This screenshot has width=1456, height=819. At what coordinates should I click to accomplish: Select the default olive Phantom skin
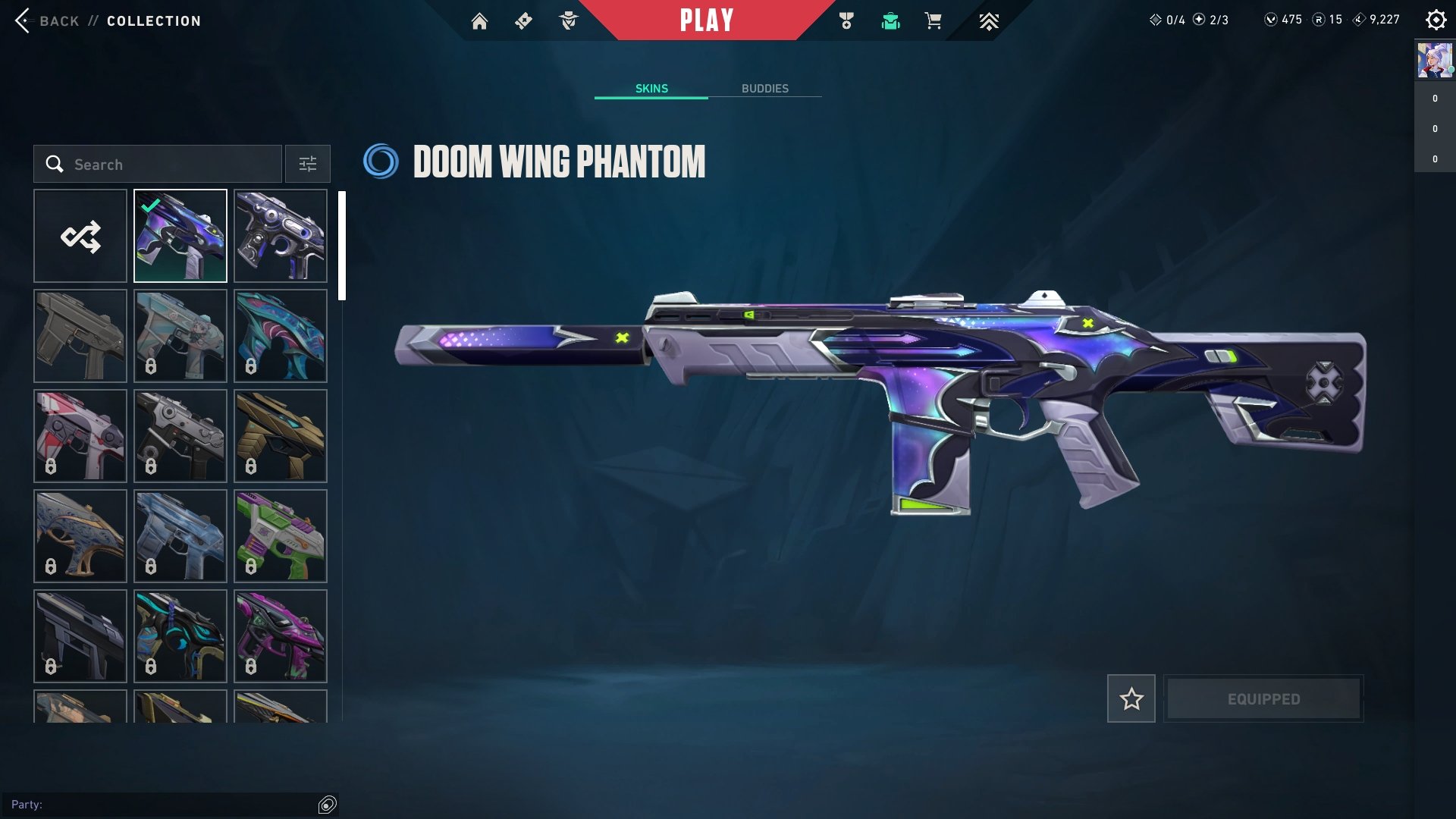tap(80, 336)
